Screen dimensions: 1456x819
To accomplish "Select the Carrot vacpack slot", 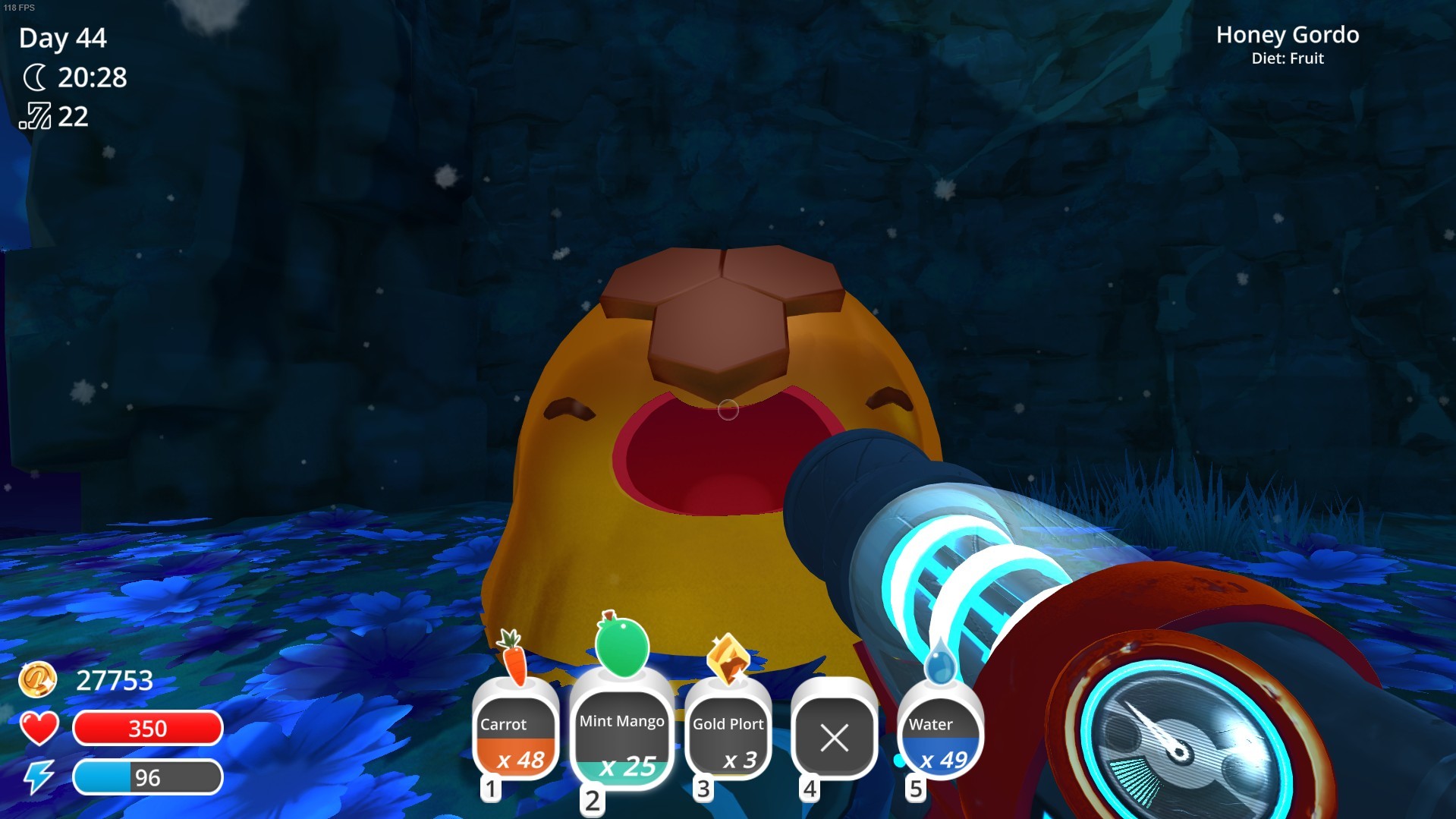I will 515,737.
